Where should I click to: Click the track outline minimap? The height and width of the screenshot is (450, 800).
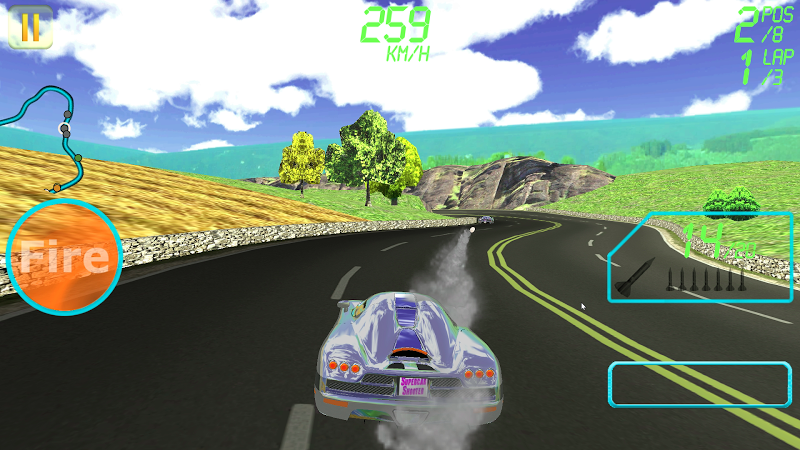[49, 137]
